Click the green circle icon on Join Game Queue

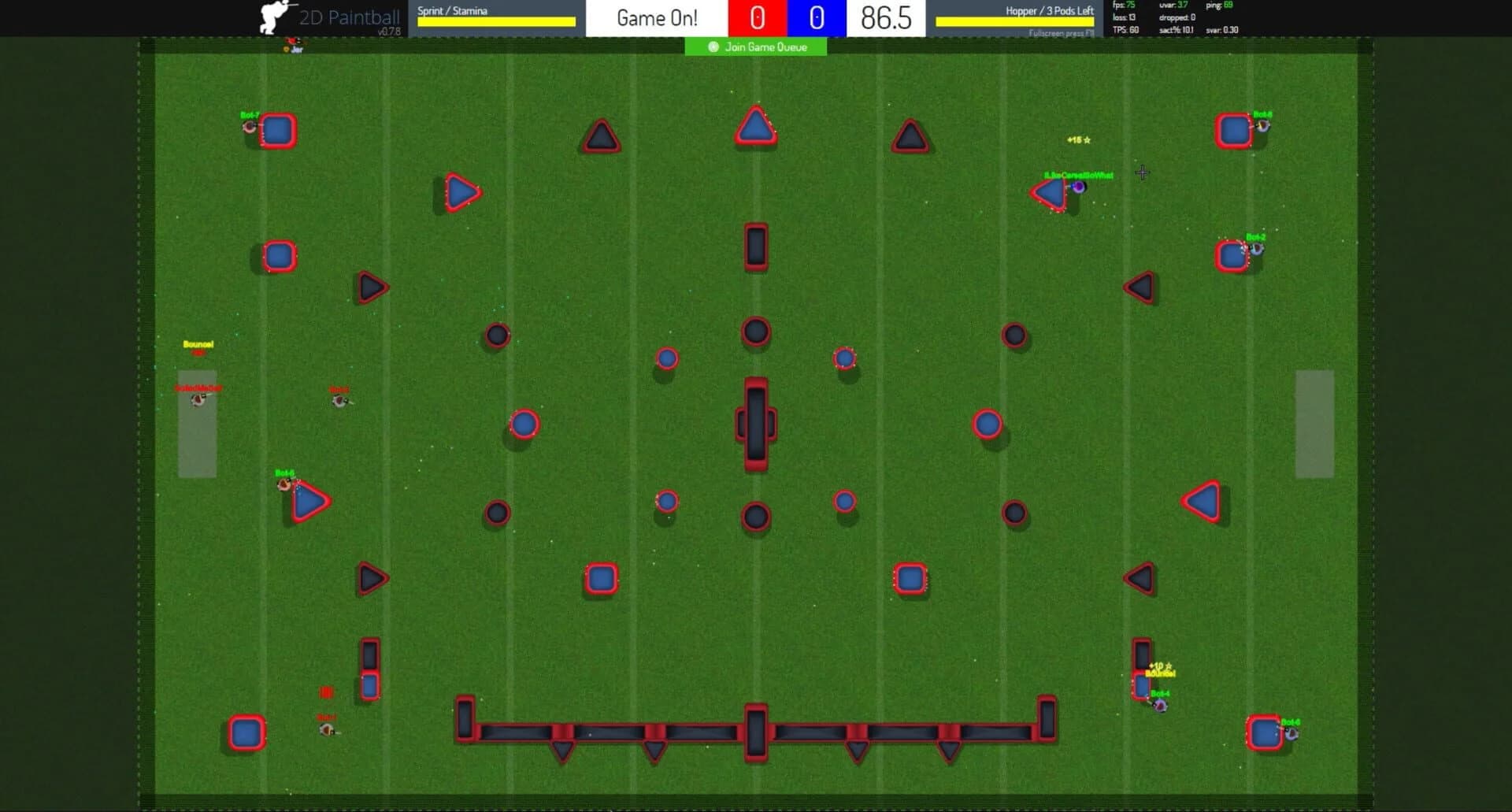coord(713,46)
